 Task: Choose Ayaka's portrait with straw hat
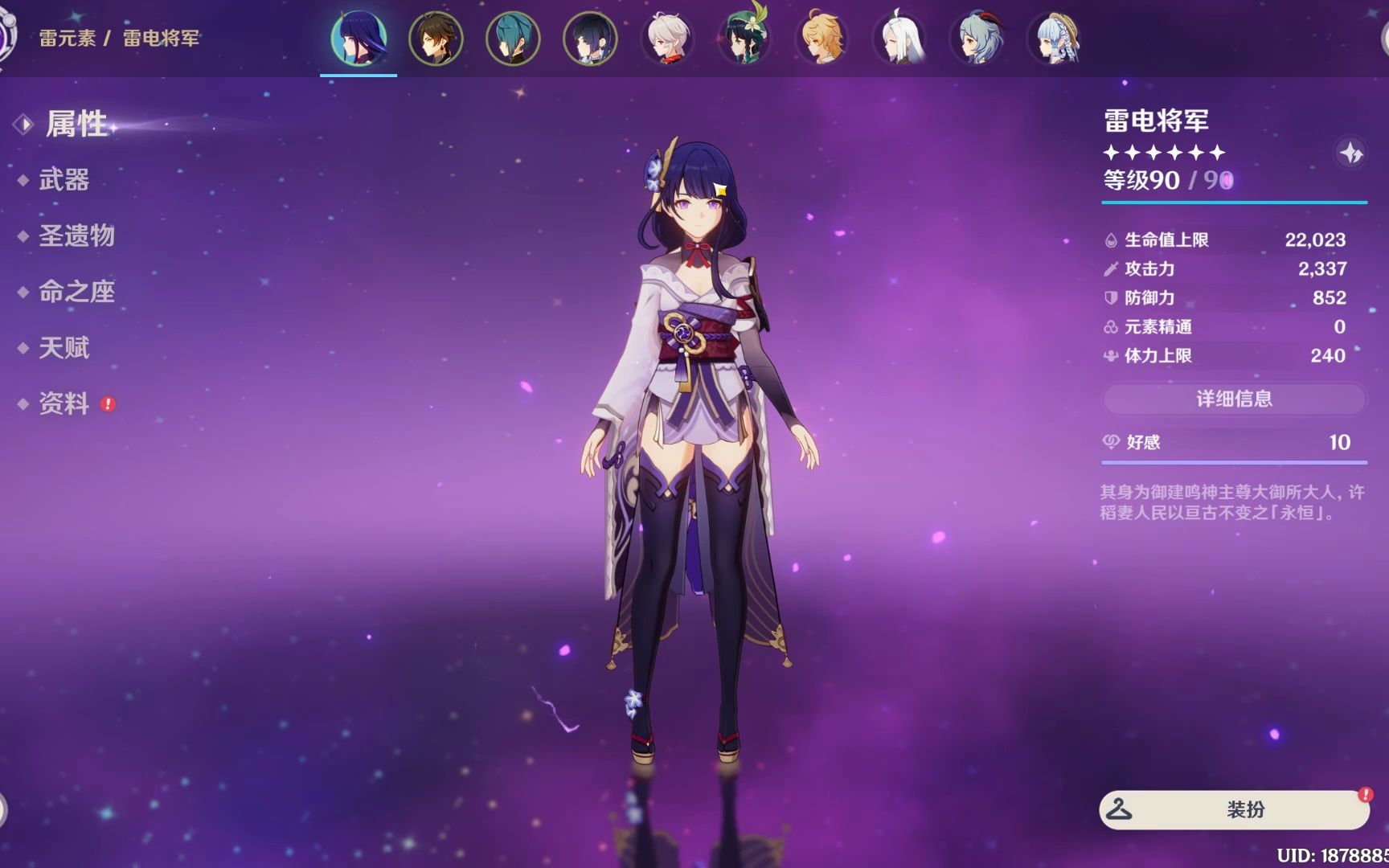pos(1053,38)
